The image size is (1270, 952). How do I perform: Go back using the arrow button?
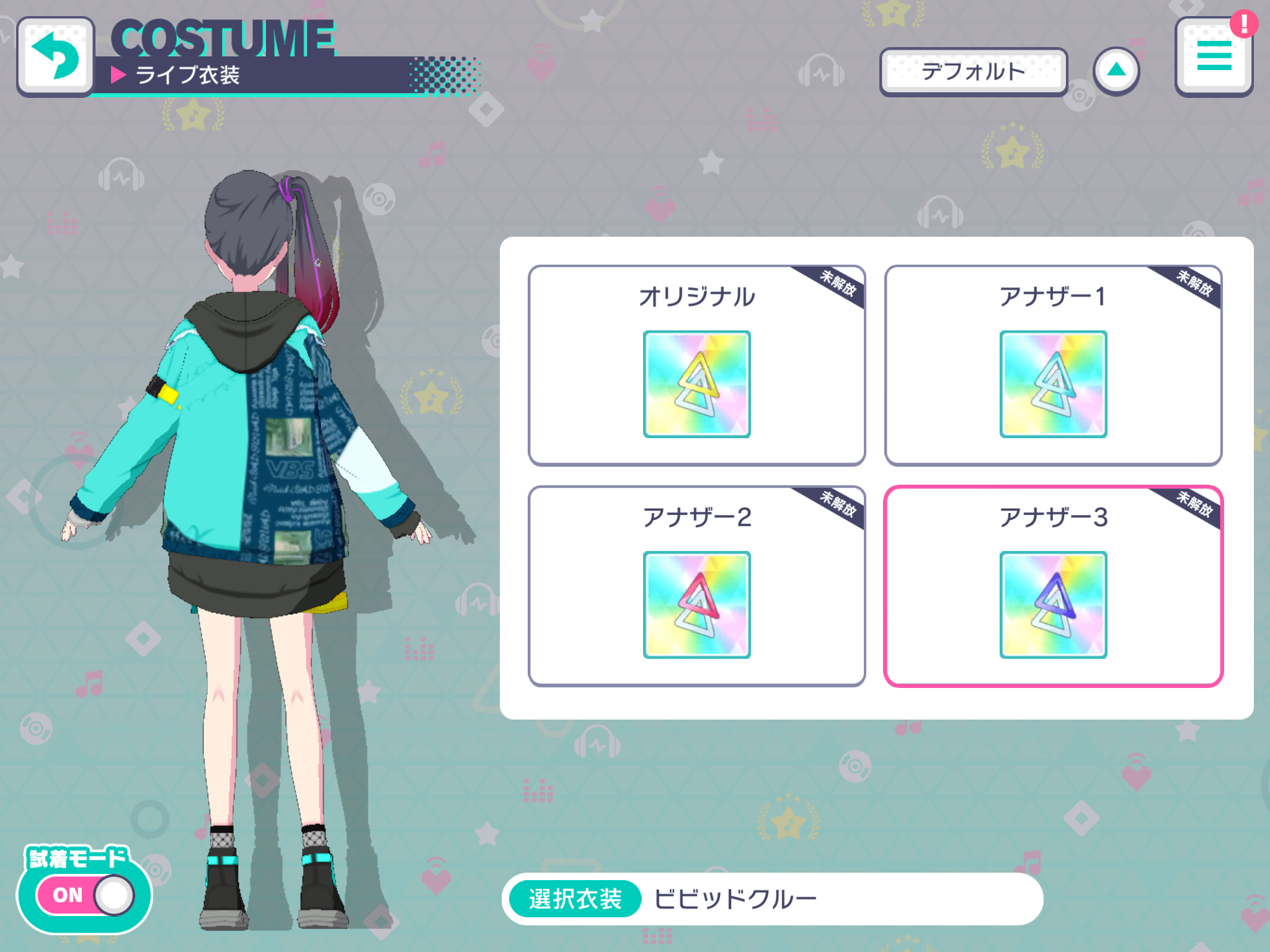click(56, 57)
